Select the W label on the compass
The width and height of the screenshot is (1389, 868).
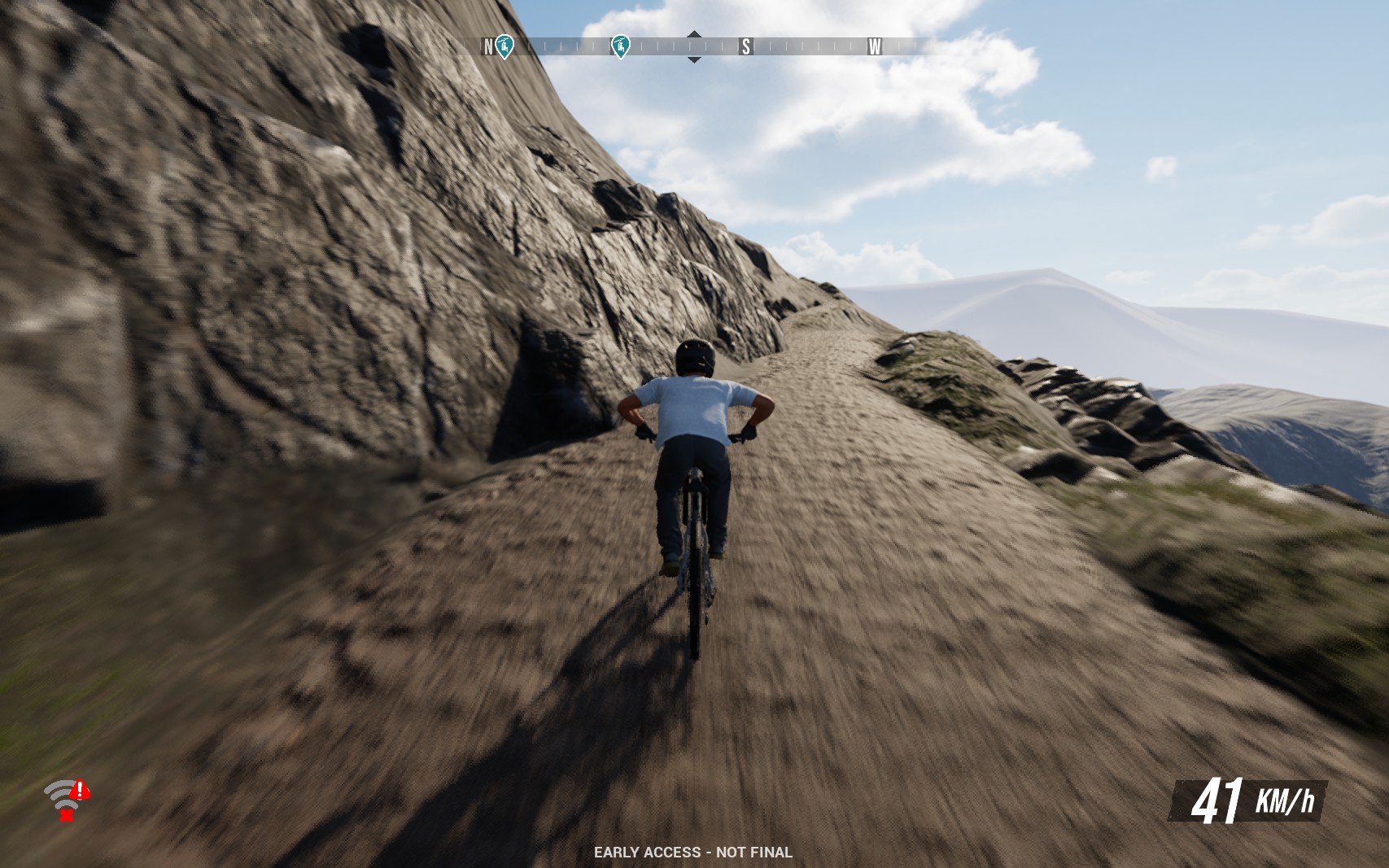[x=876, y=46]
